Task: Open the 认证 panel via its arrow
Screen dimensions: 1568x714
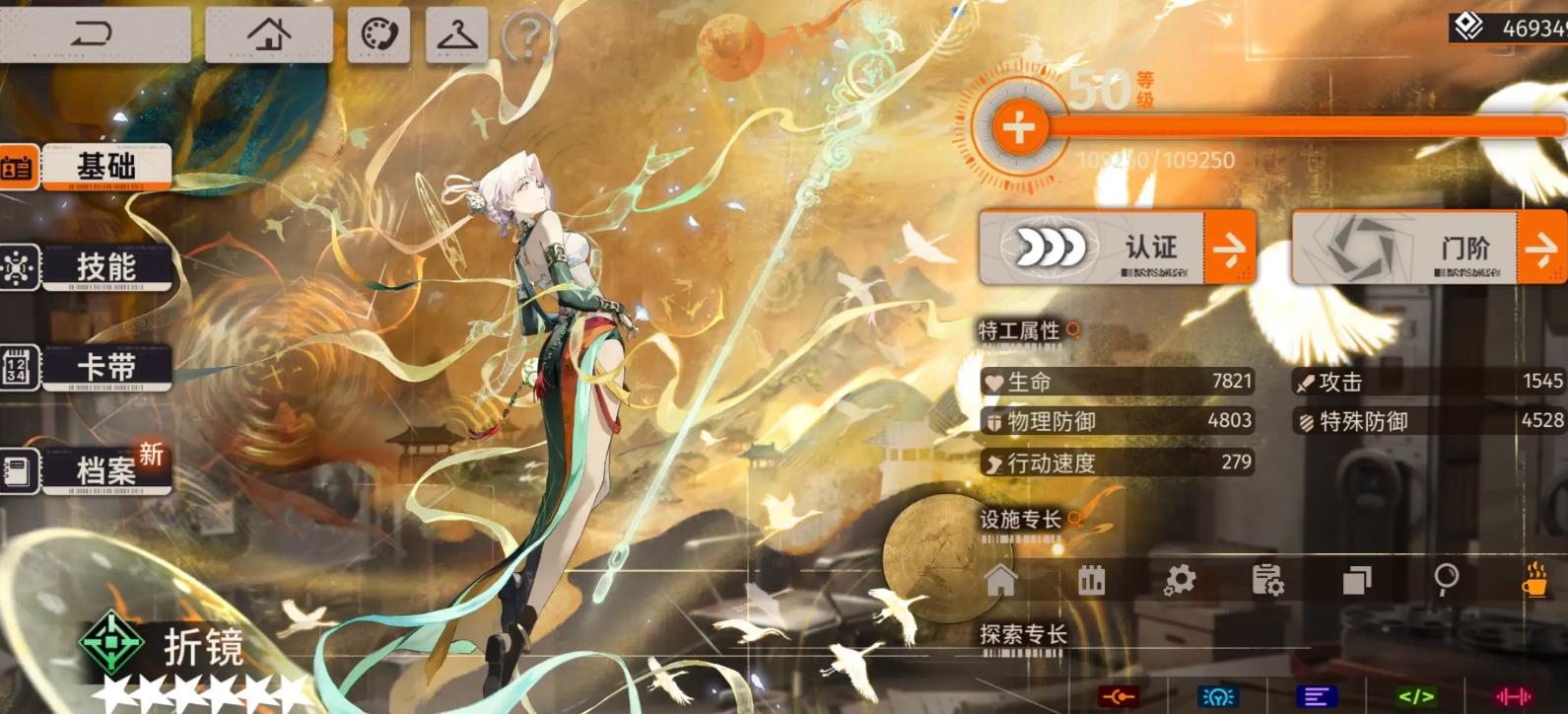Action: (x=1234, y=247)
